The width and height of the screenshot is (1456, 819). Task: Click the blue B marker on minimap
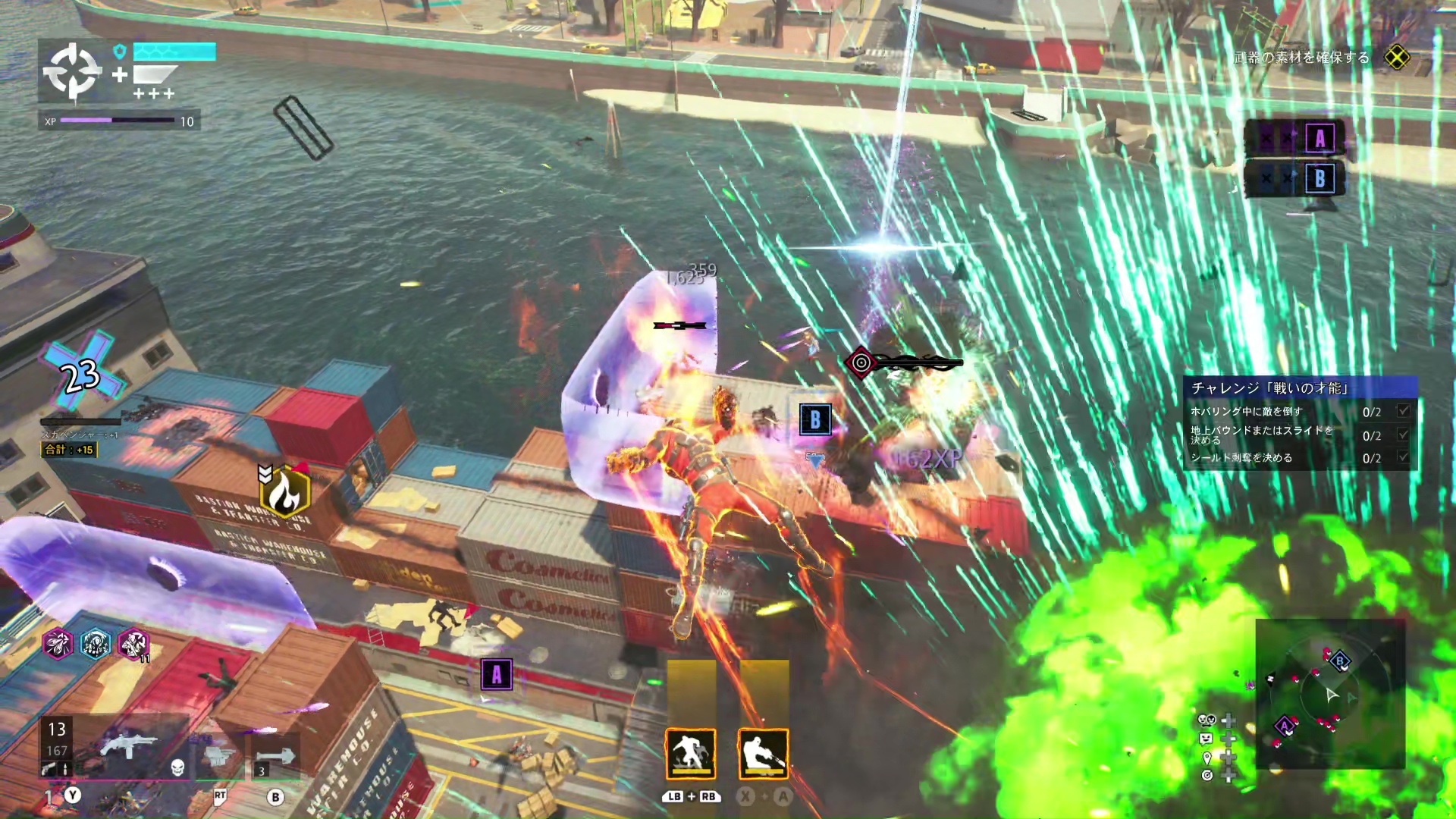(x=1340, y=661)
